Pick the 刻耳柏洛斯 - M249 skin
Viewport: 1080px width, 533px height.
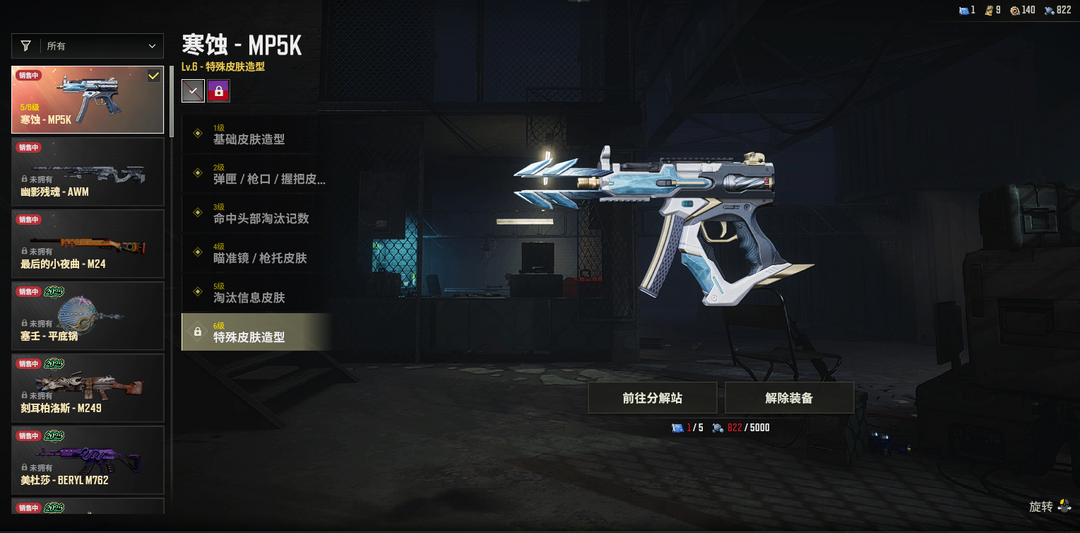[x=88, y=387]
